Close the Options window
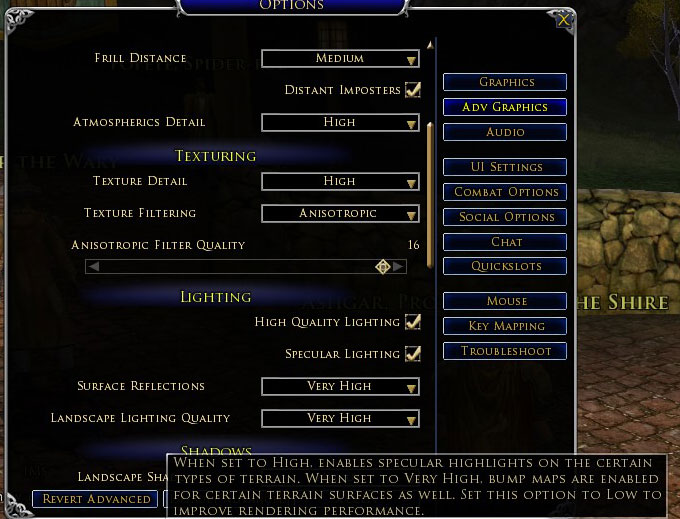680x519 pixels. tap(564, 19)
